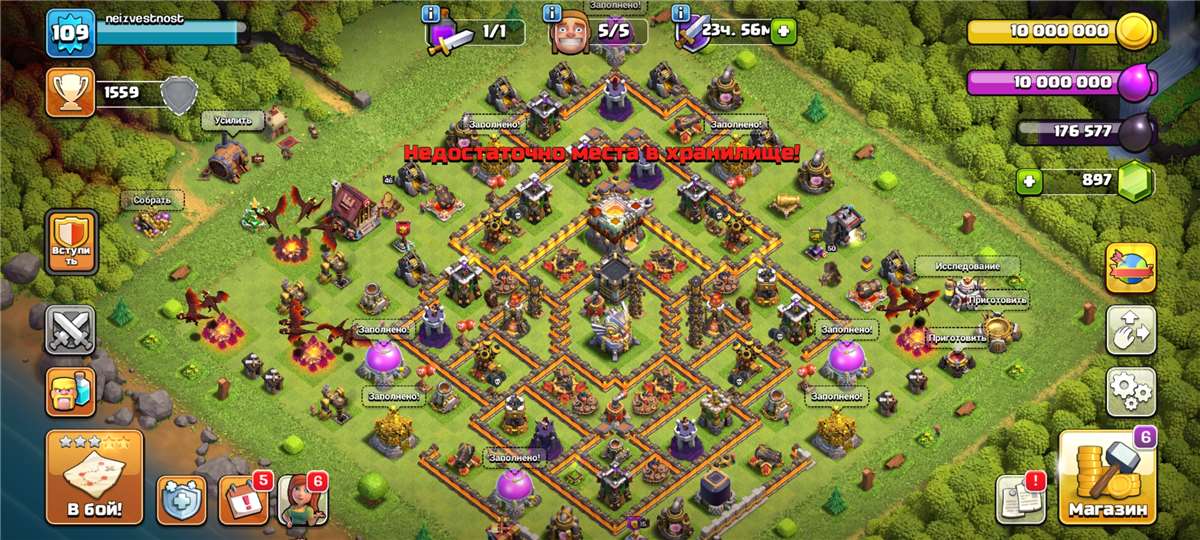The width and height of the screenshot is (1200, 540).
Task: Show info for the 1/1 lab potion
Action: [431, 14]
